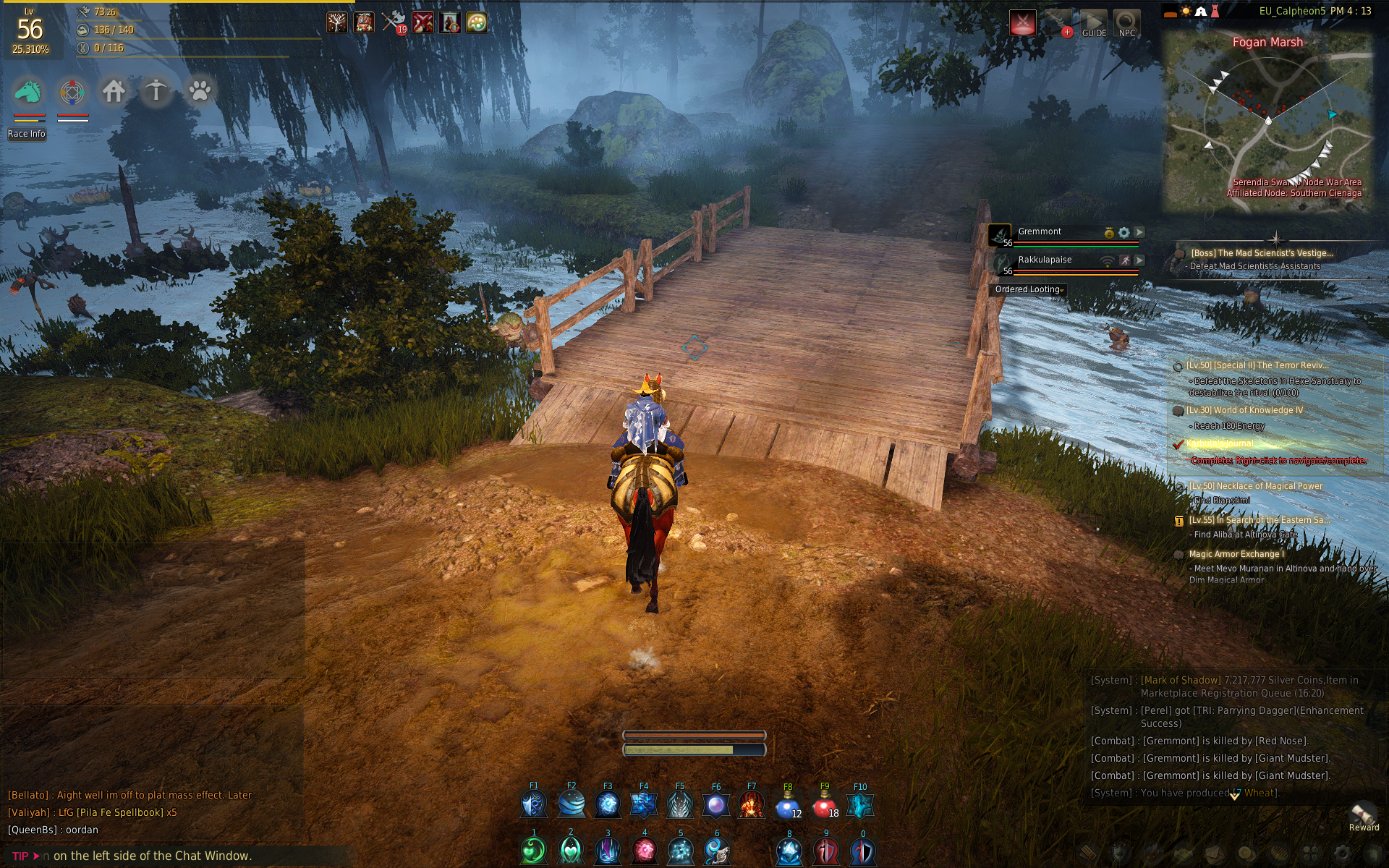Select the Mad Scientist's Vestige boss quest
1389x868 pixels.
[1261, 253]
